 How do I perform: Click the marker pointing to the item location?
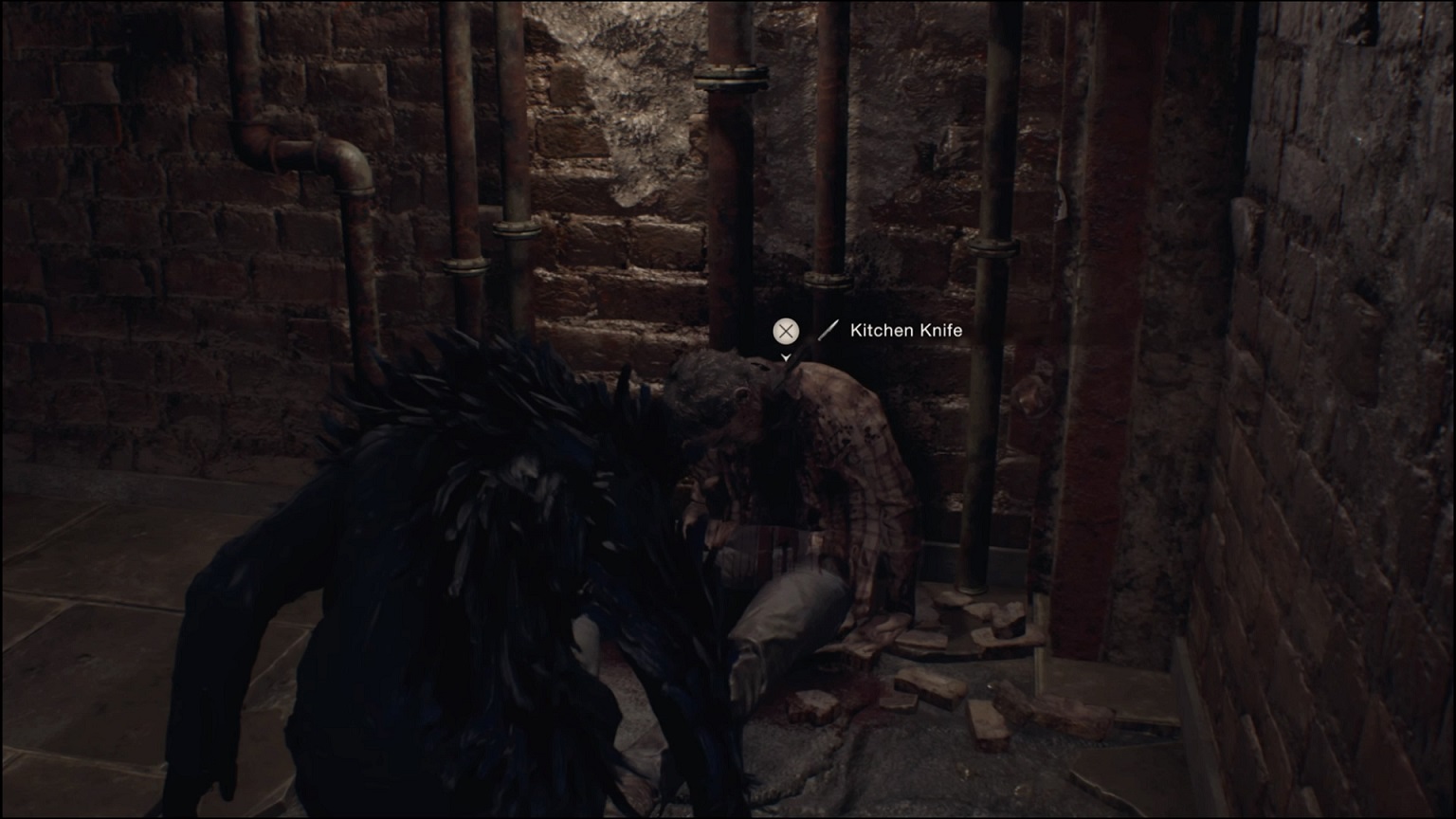785,356
